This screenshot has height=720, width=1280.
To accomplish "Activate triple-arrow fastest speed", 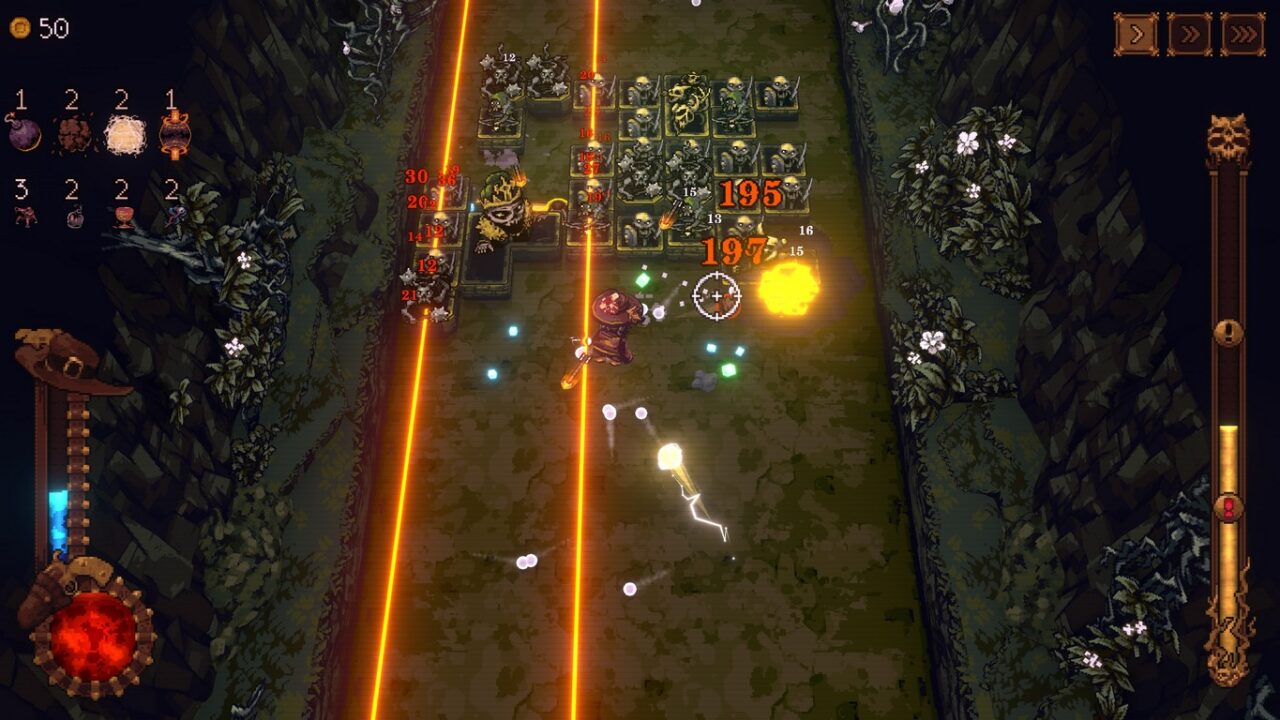I will tap(1242, 35).
